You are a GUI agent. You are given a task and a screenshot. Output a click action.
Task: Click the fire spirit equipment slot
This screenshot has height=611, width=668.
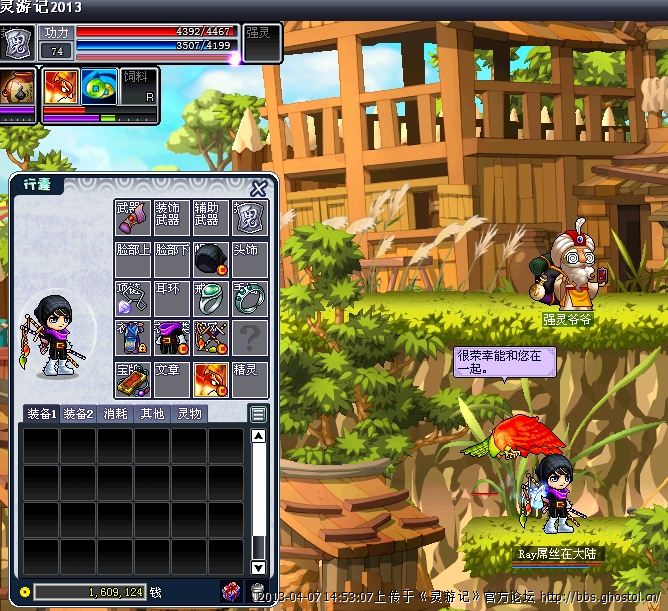pyautogui.click(x=211, y=378)
